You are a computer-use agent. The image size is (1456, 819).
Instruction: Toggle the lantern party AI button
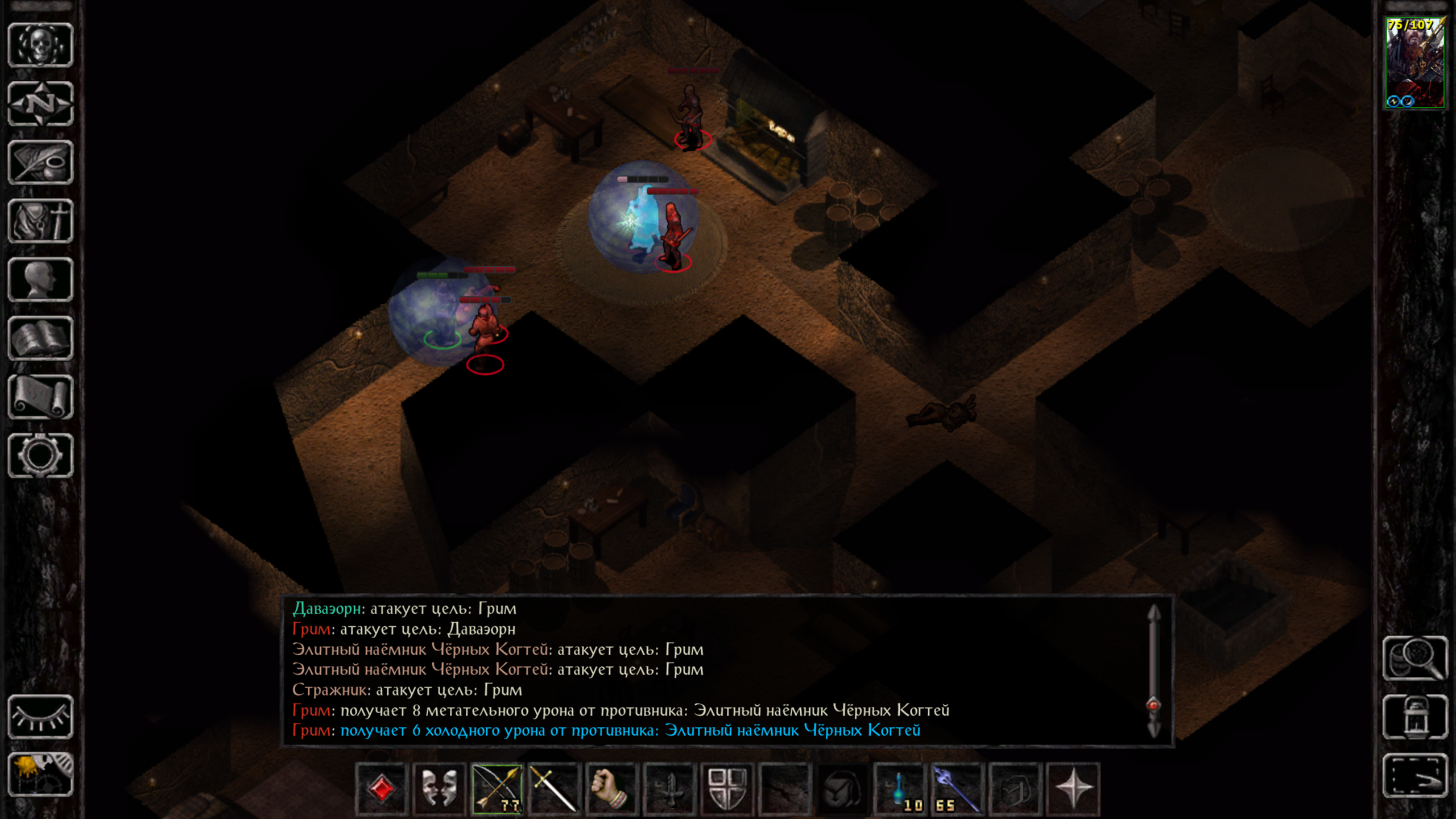[x=1414, y=717]
